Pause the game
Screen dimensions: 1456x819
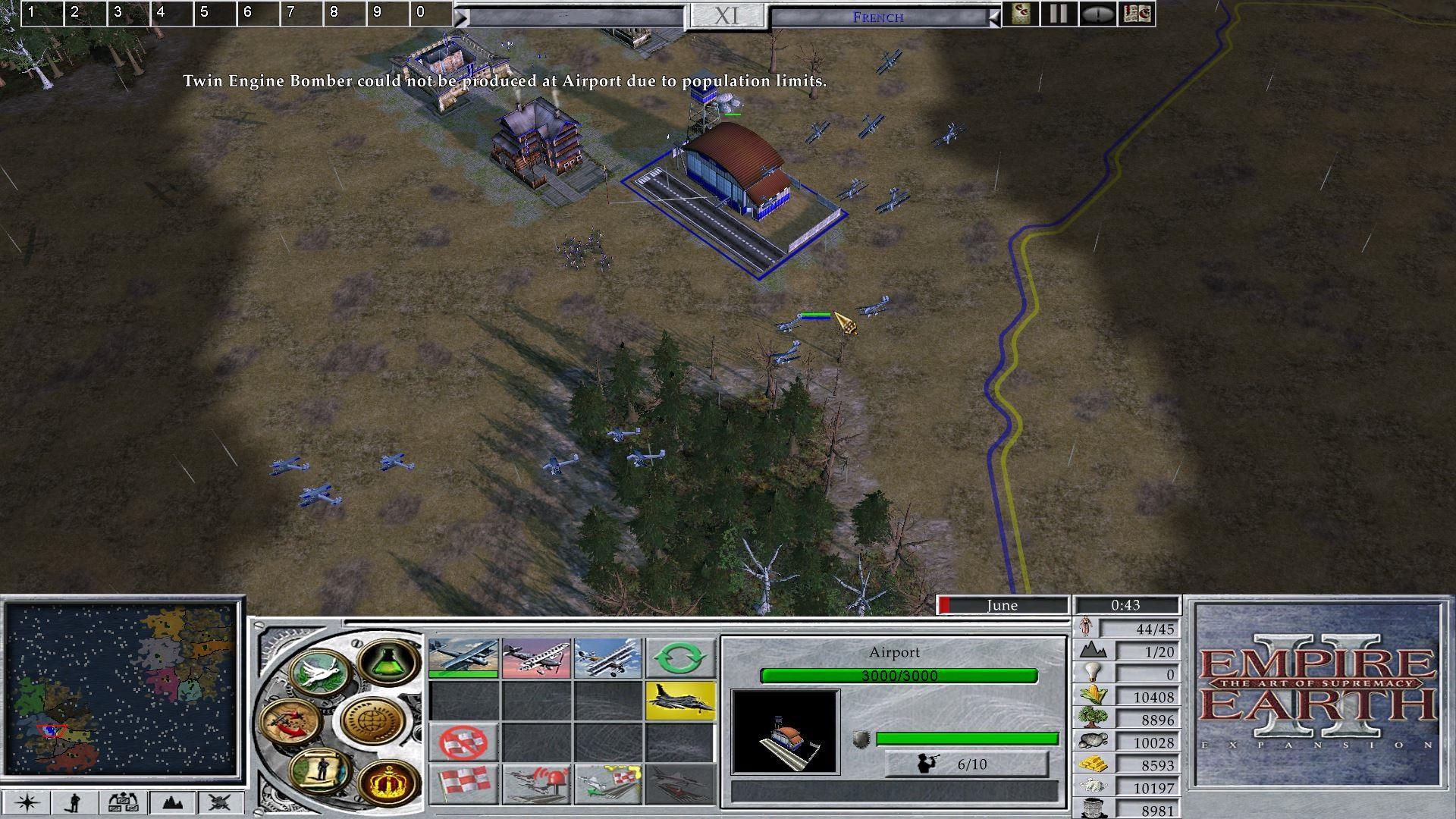(1058, 14)
